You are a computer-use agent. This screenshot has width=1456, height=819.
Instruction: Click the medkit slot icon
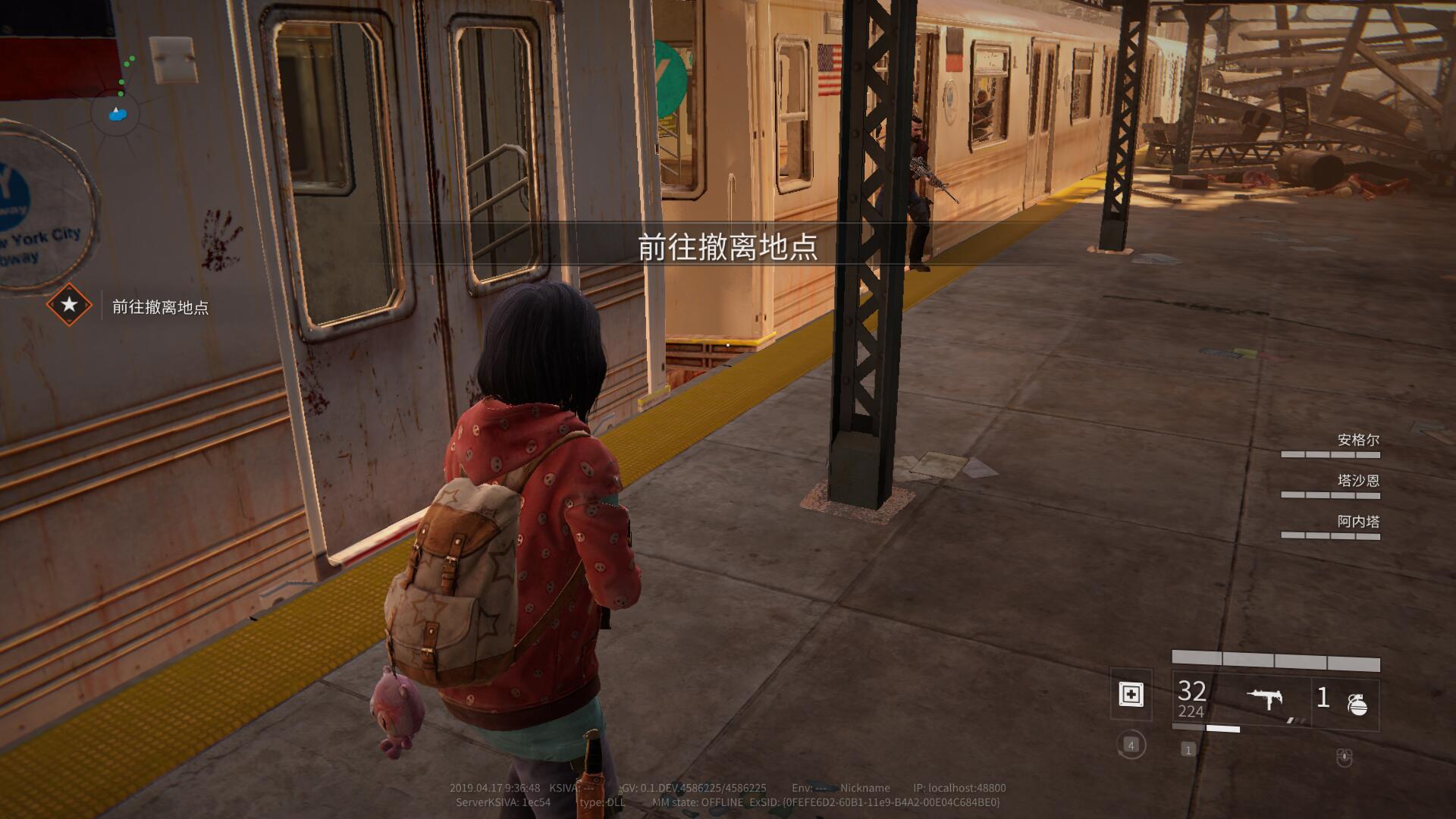pyautogui.click(x=1131, y=695)
